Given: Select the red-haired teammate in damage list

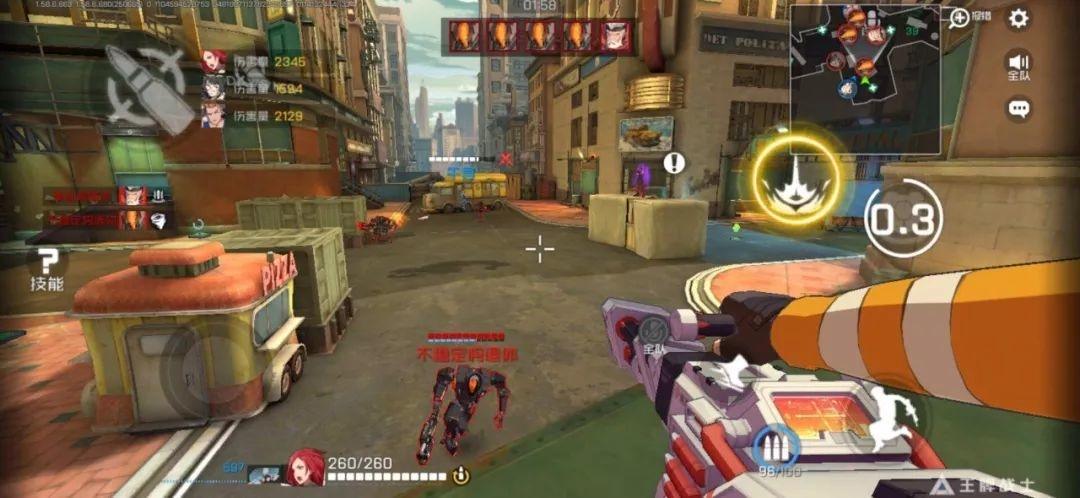Looking at the screenshot, I should (213, 62).
